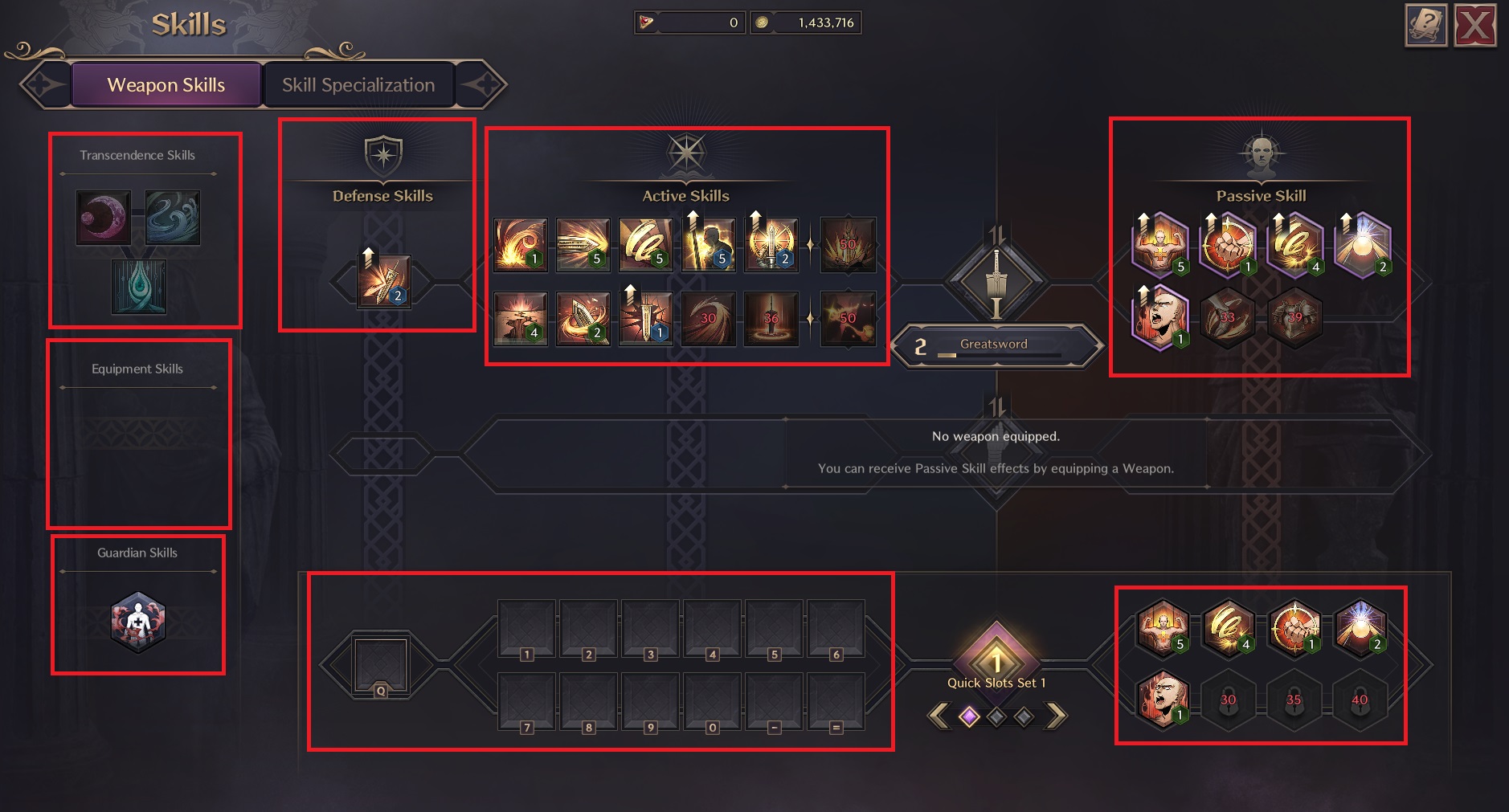Close the Skills window
Image resolution: width=1509 pixels, height=812 pixels.
tap(1475, 26)
